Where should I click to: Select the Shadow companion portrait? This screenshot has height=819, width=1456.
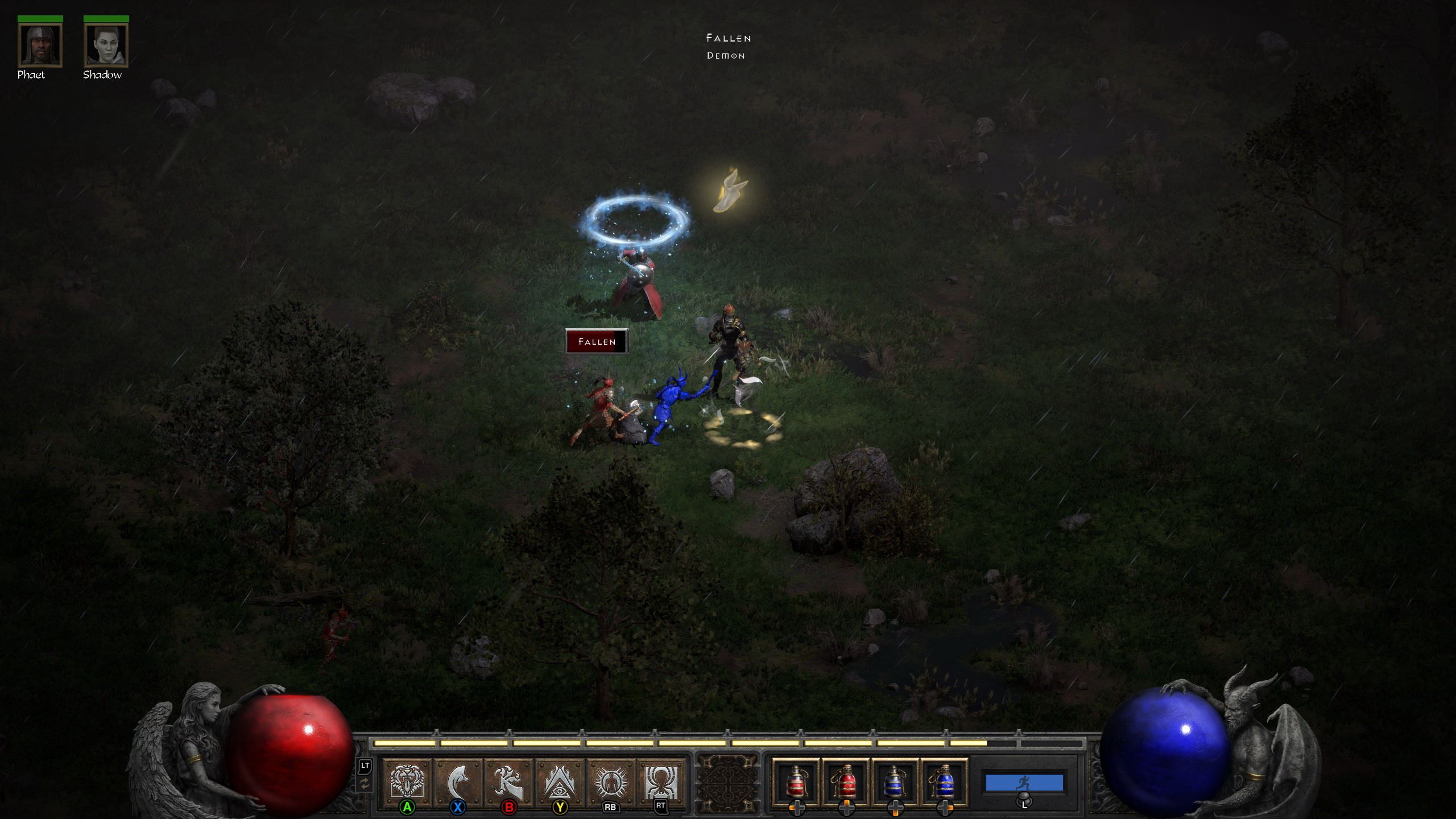106,45
